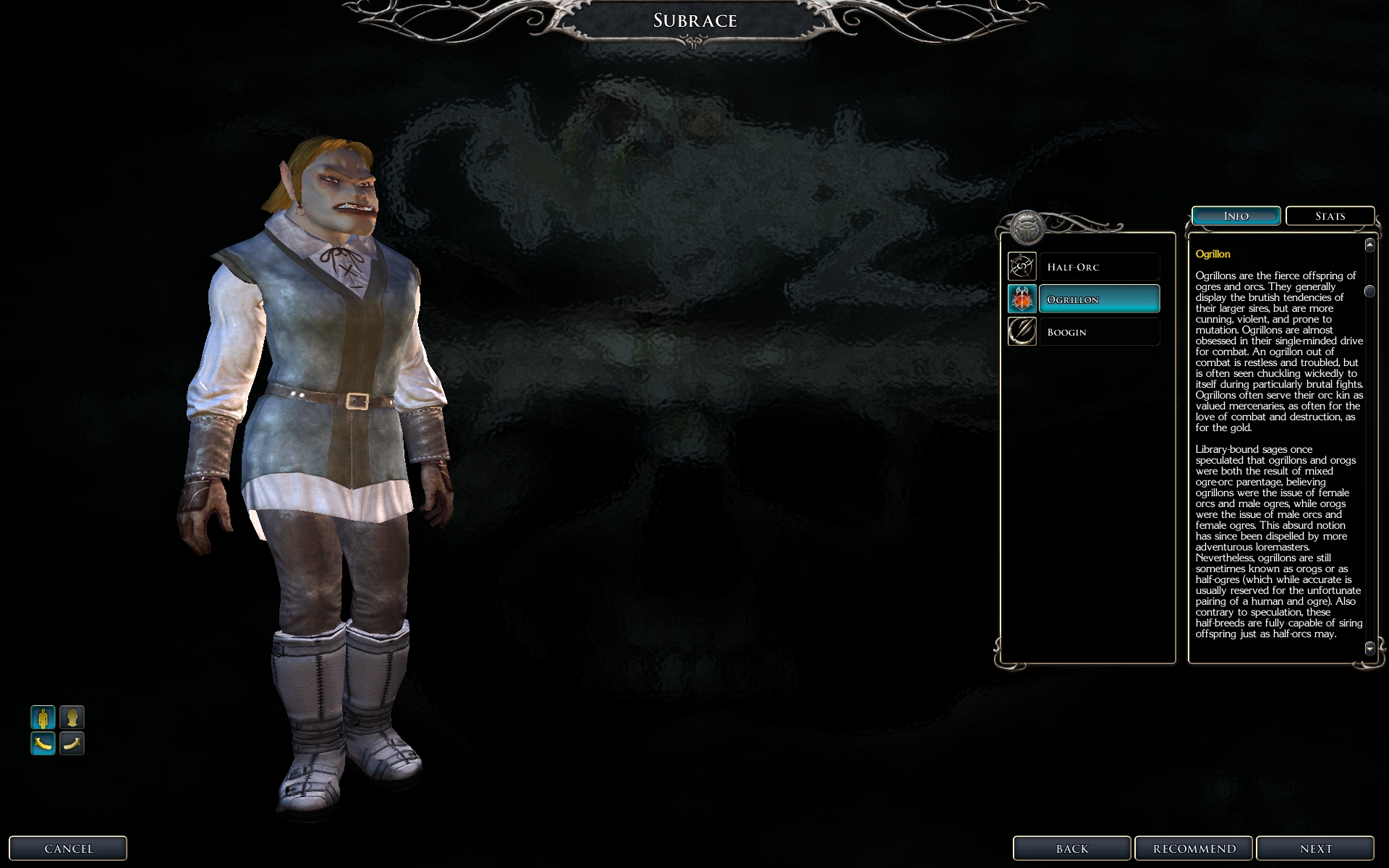The height and width of the screenshot is (868, 1389).
Task: Click the Boogin claw icon
Action: [1022, 332]
